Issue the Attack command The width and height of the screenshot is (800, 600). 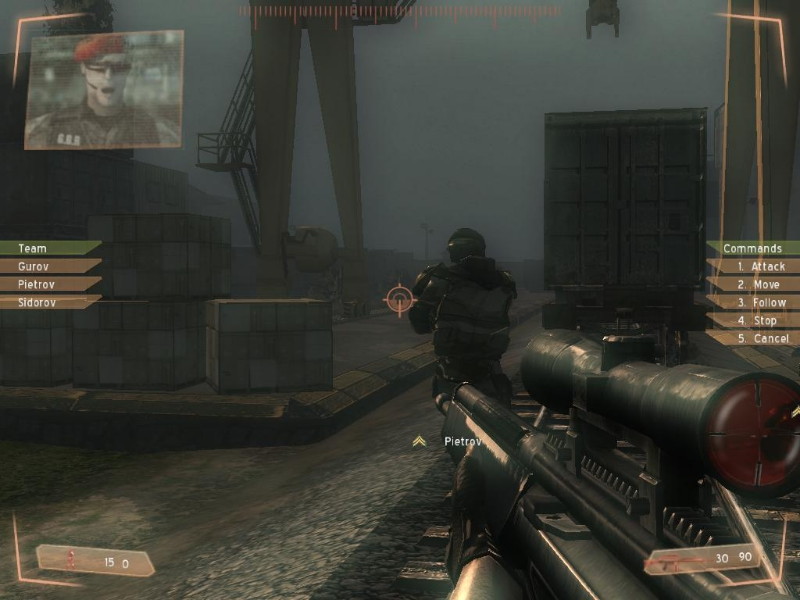pos(760,266)
